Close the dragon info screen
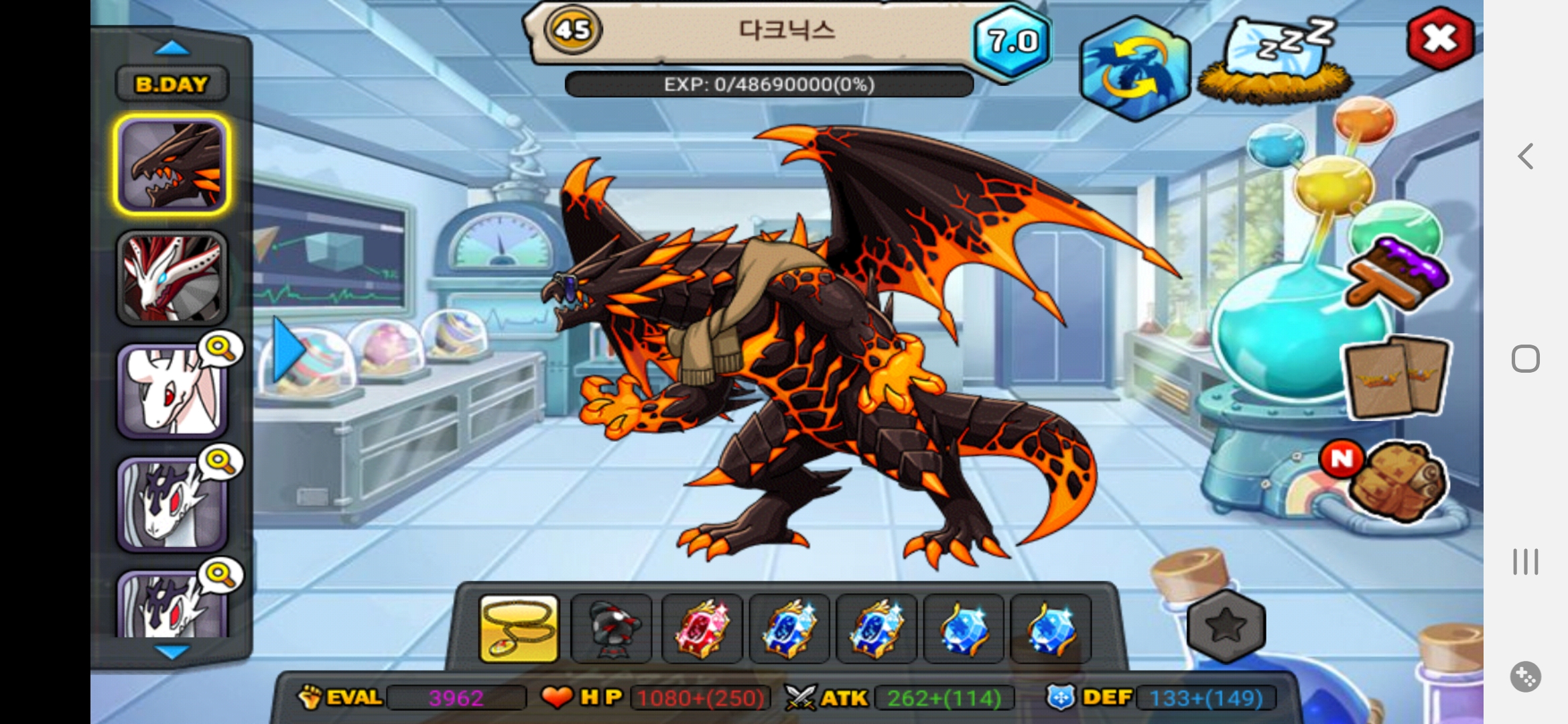Image resolution: width=1568 pixels, height=724 pixels. [x=1440, y=39]
